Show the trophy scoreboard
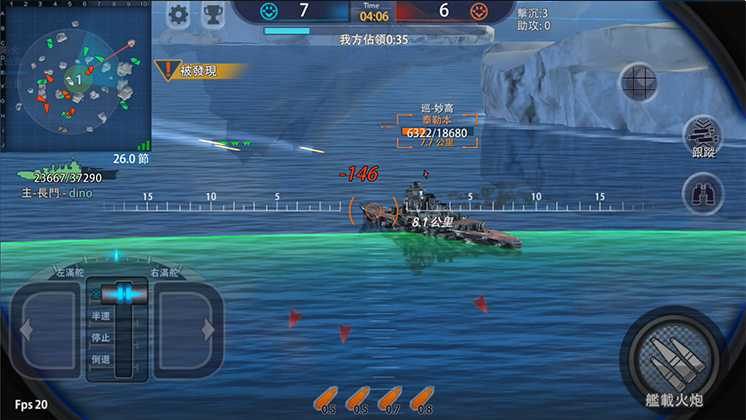746x420 pixels. (x=212, y=14)
